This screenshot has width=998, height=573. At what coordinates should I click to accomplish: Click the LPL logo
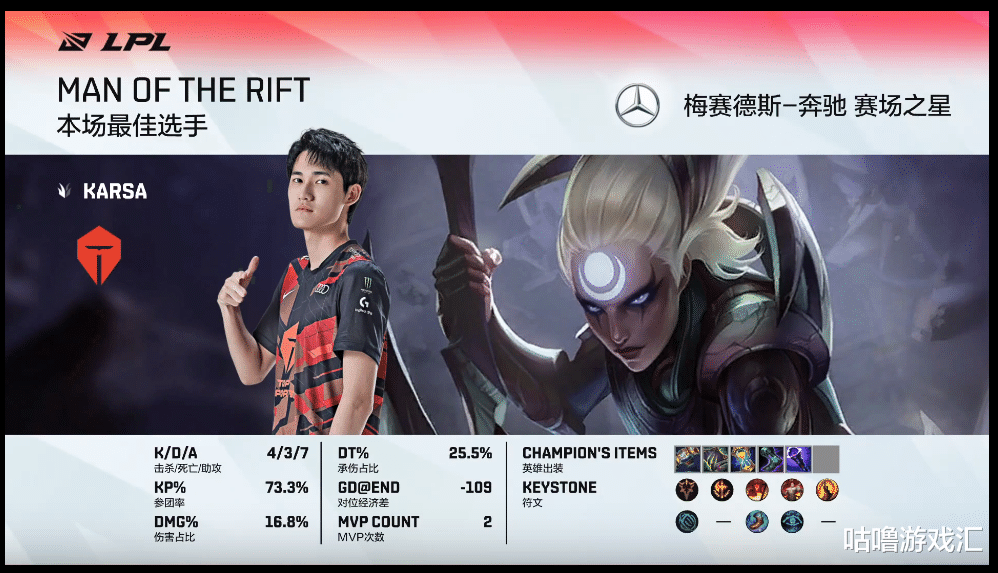[114, 42]
